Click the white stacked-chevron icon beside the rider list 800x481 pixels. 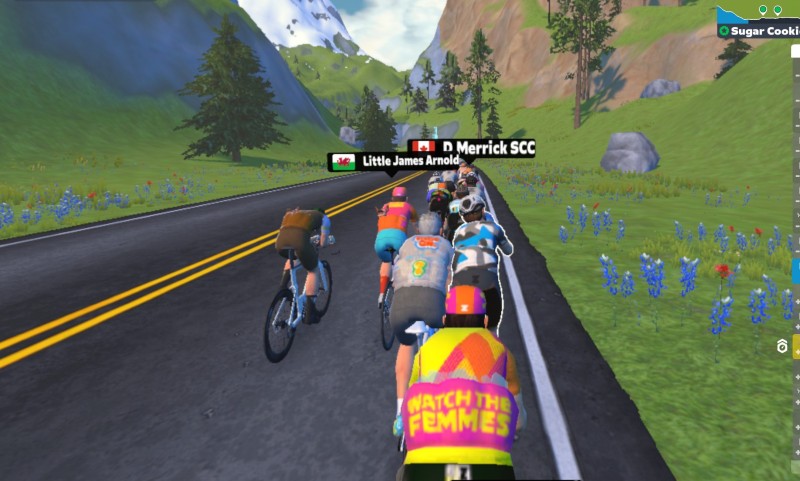(782, 347)
